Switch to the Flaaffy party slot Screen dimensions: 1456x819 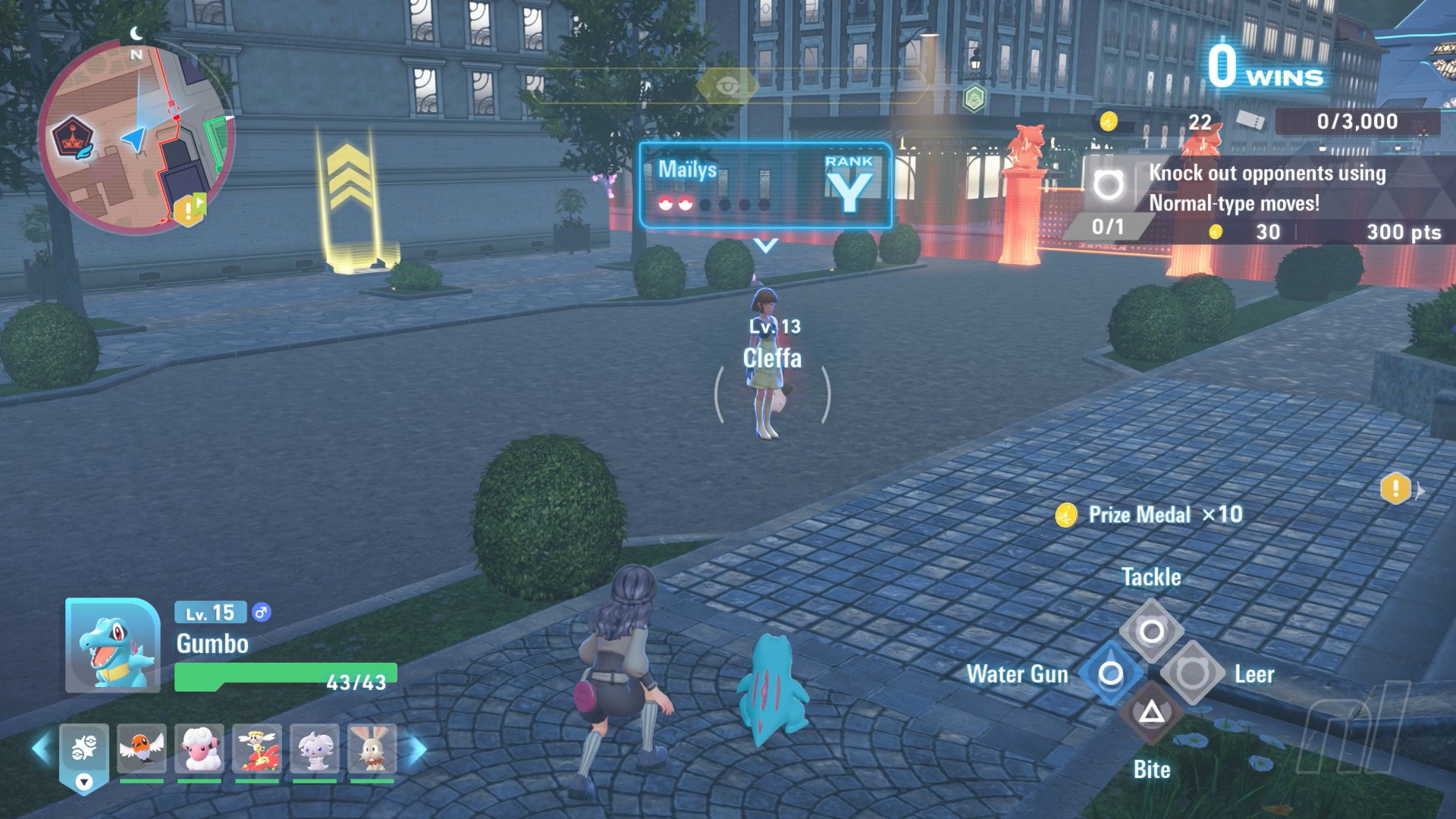pos(199,748)
